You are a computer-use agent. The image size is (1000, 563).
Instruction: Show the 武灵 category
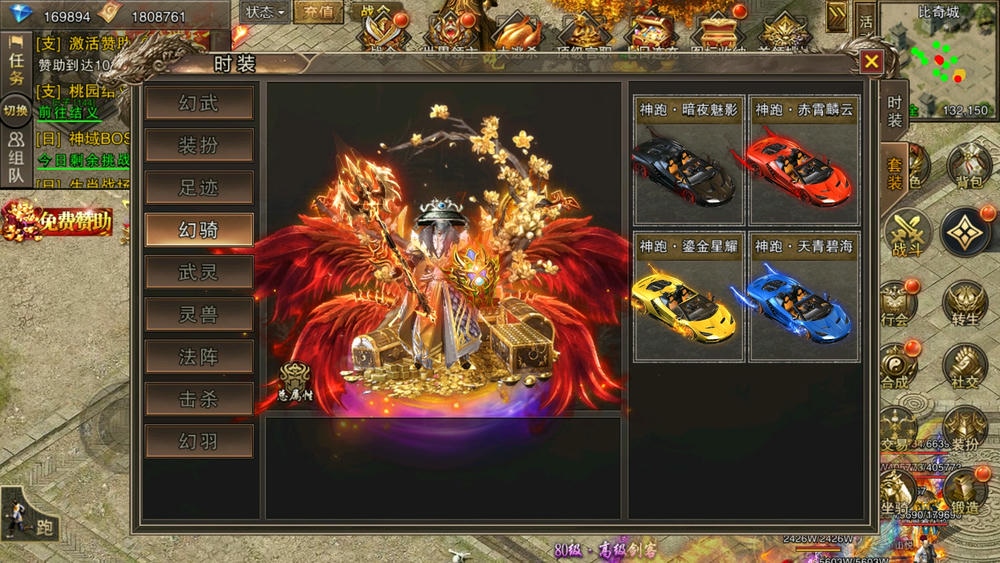[x=199, y=272]
